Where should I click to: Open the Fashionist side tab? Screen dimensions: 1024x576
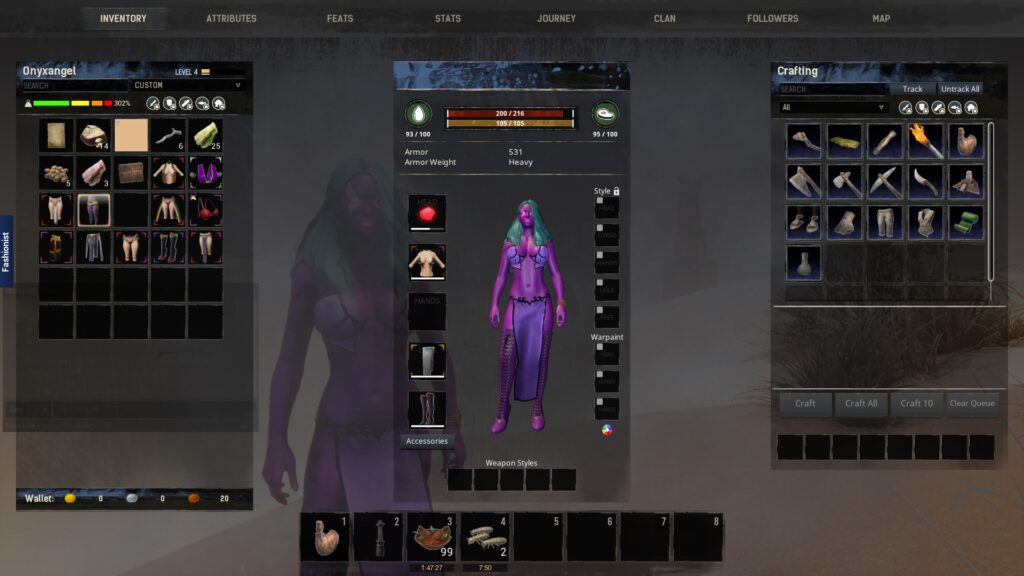click(x=6, y=251)
